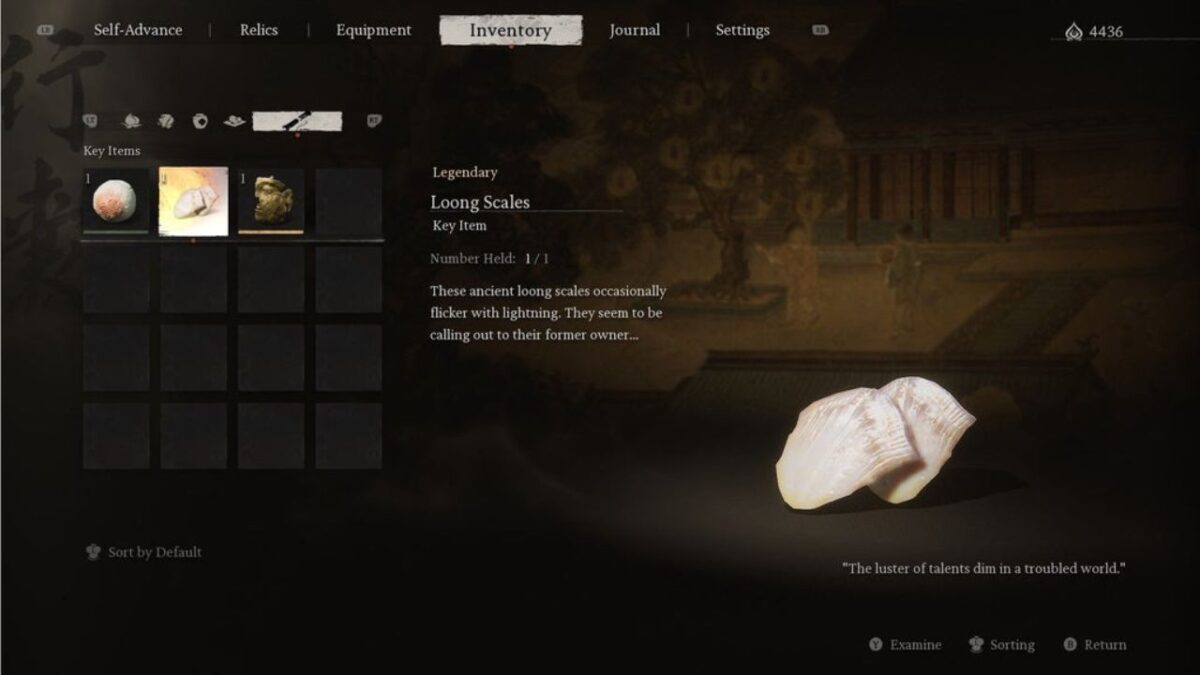This screenshot has width=1200, height=675.
Task: Switch to the Self-Advance tab
Action: tap(138, 30)
